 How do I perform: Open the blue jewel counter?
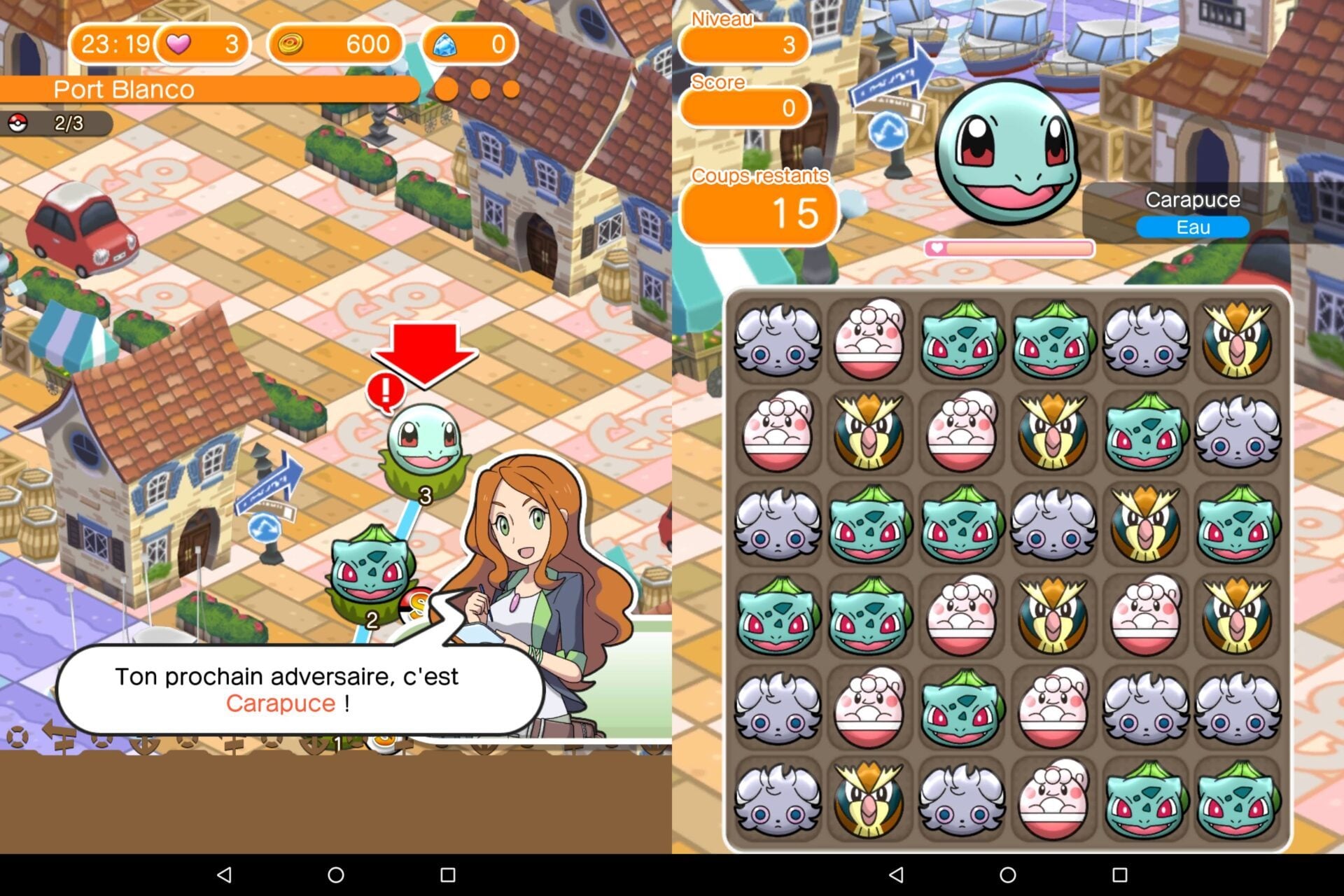[x=470, y=45]
